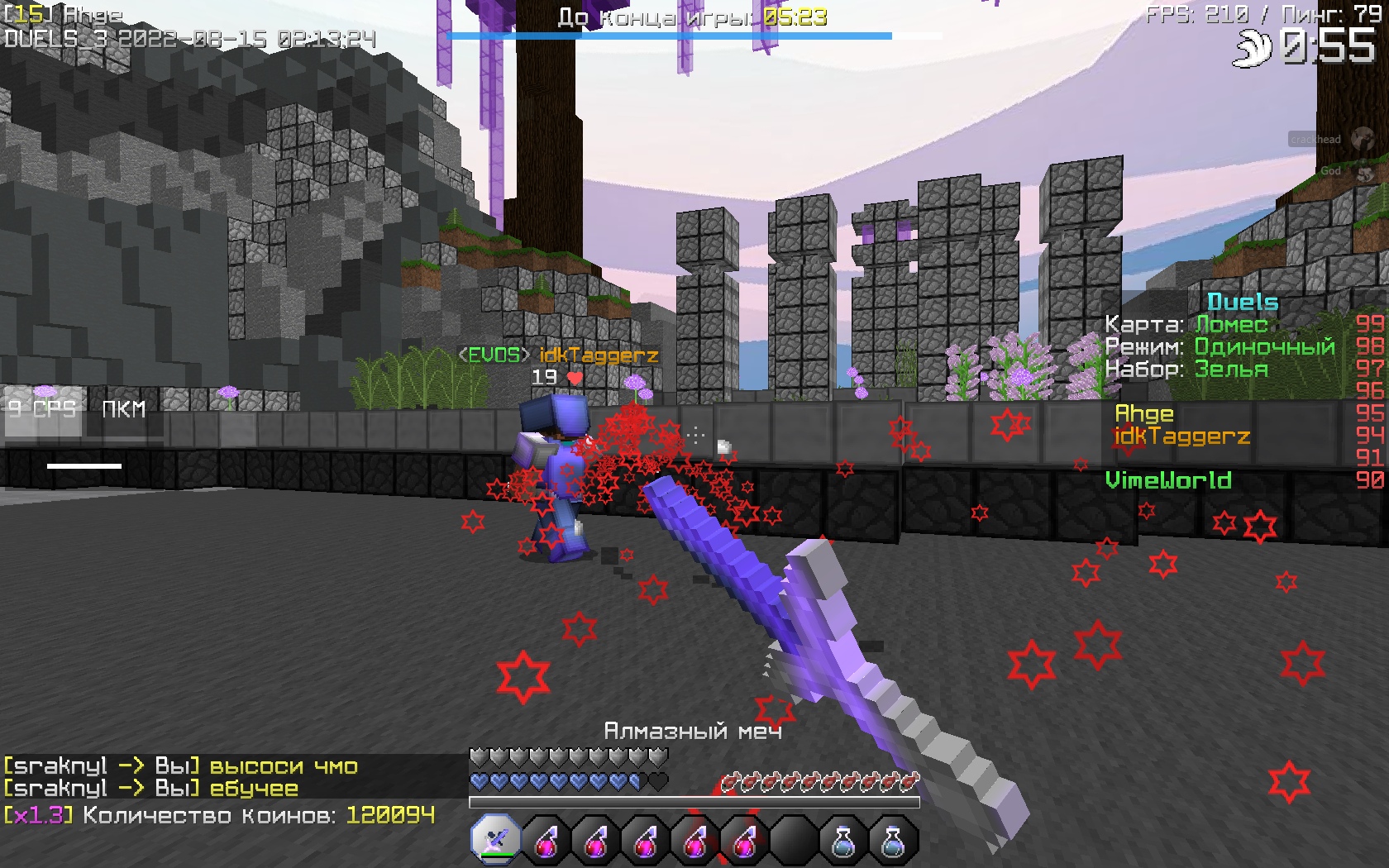Click the 9 CPS counter widget
Screen dimensions: 1389x868
click(44, 410)
